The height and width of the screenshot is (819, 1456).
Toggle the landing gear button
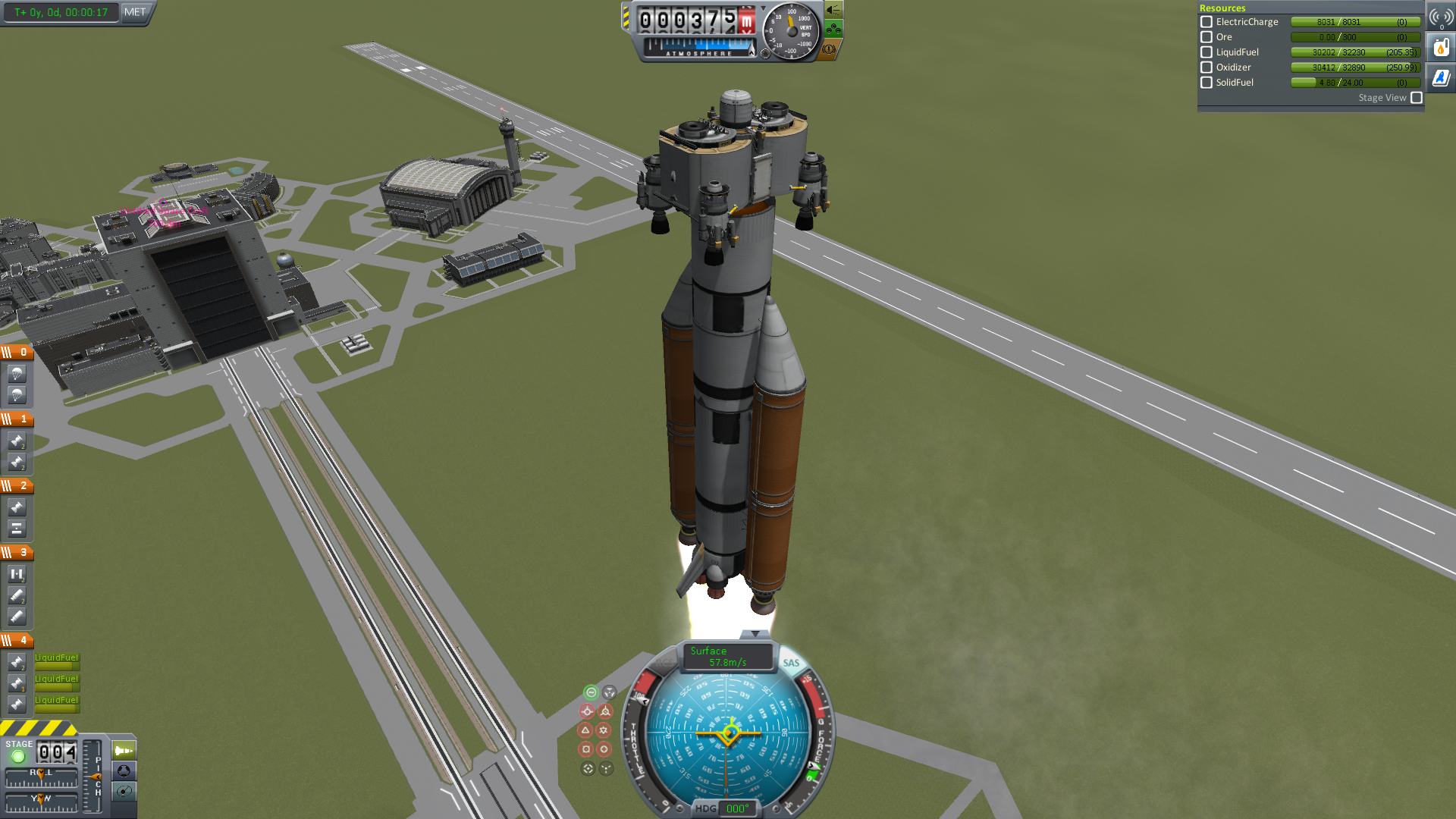click(833, 30)
